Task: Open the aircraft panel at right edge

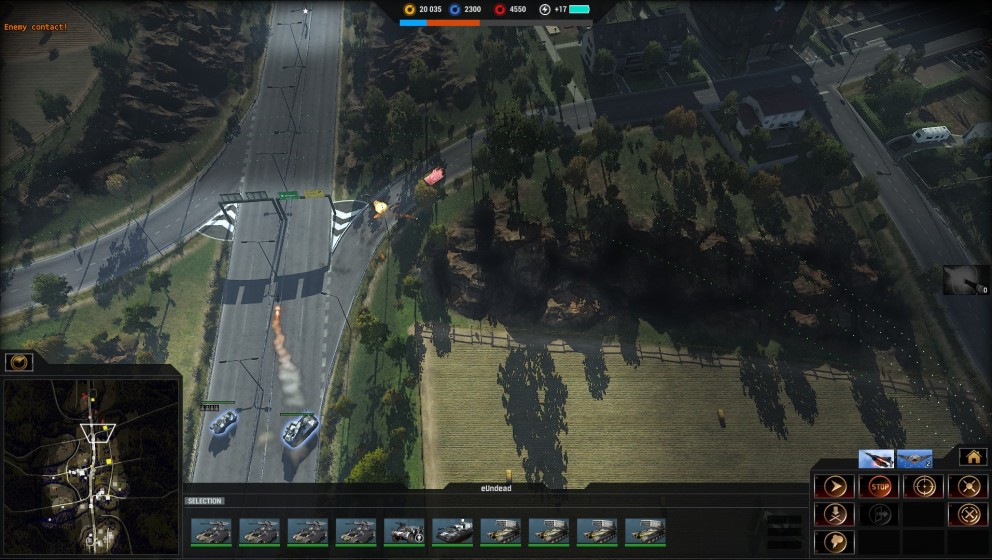Action: (x=967, y=280)
